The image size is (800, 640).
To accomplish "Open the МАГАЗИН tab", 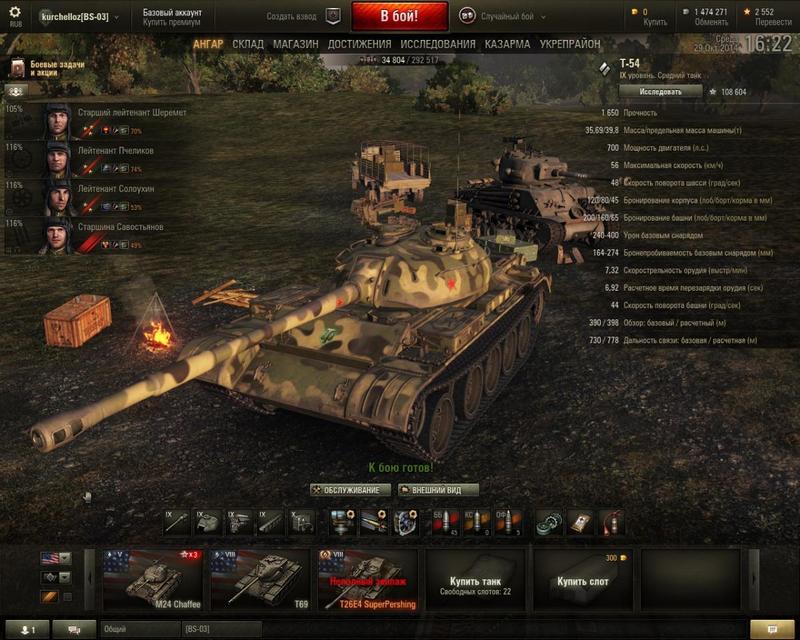I will pos(295,45).
